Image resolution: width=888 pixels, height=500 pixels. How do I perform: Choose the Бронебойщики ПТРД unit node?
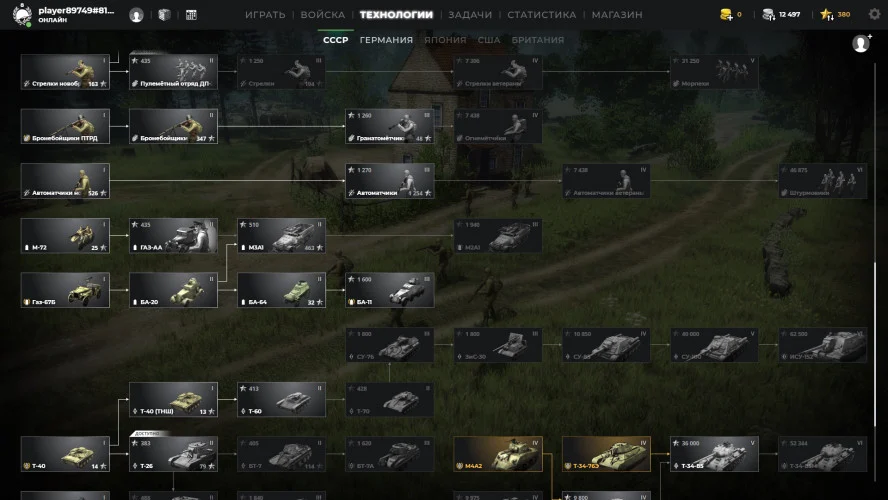tap(65, 127)
